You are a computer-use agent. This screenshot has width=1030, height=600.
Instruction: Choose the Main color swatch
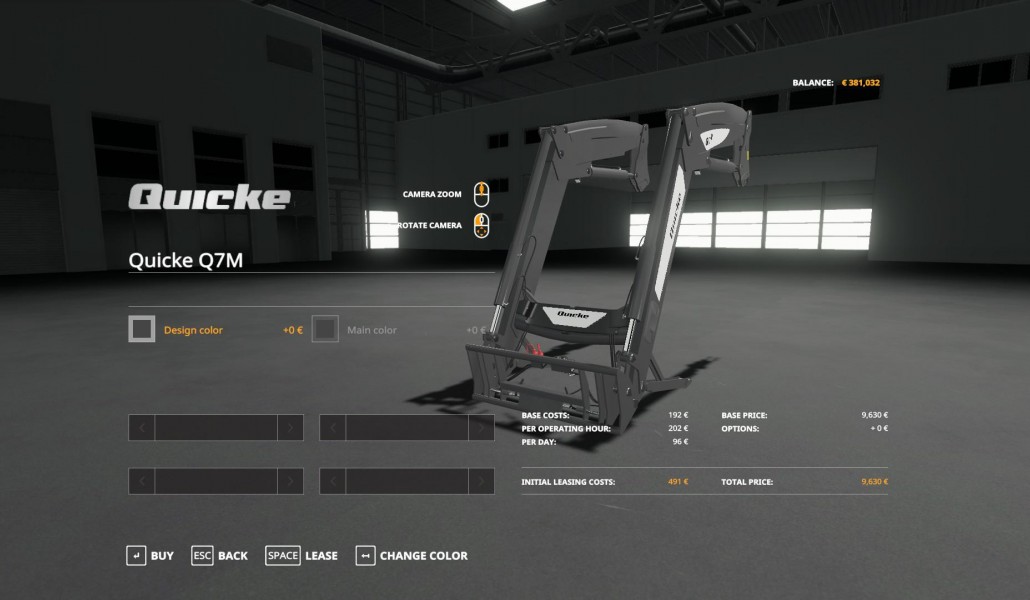pos(325,329)
